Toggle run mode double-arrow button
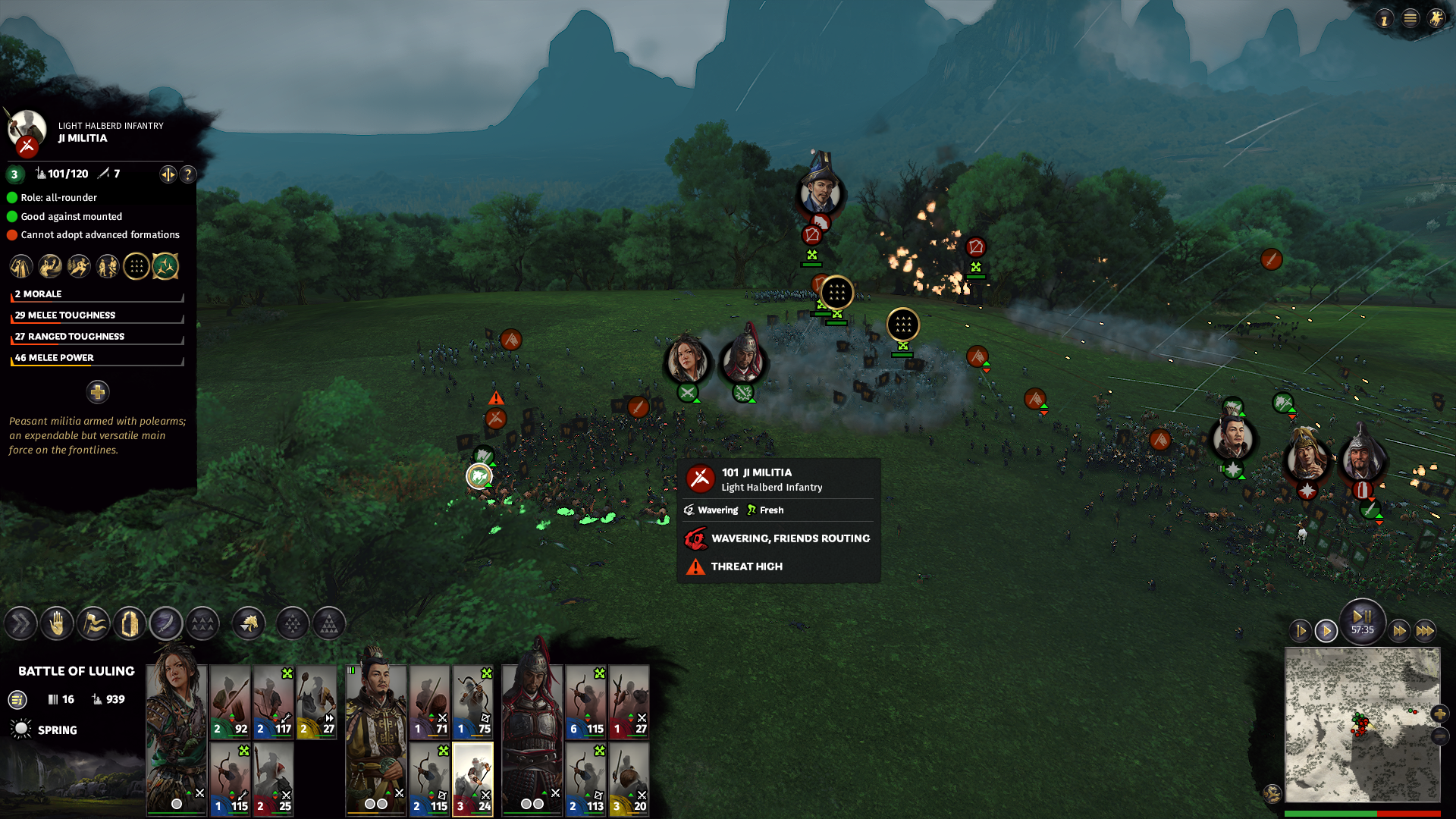The height and width of the screenshot is (819, 1456). pyautogui.click(x=20, y=624)
